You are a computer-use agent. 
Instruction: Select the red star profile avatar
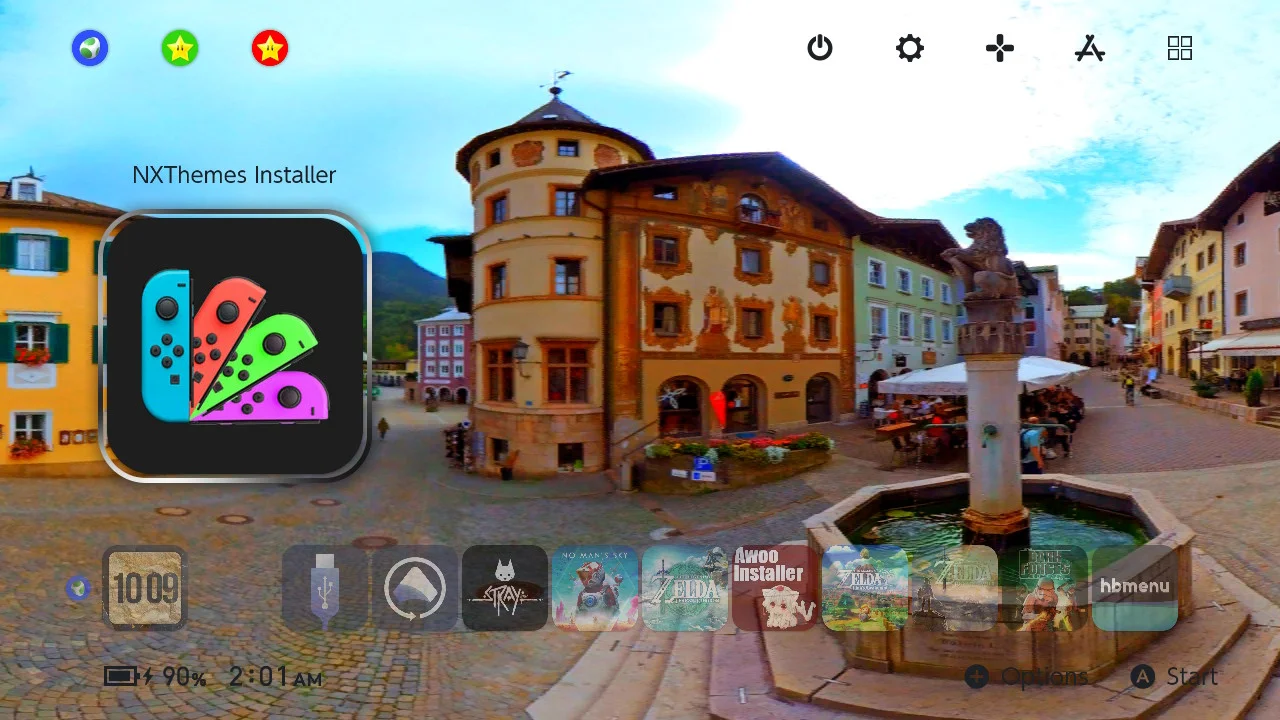pyautogui.click(x=270, y=48)
